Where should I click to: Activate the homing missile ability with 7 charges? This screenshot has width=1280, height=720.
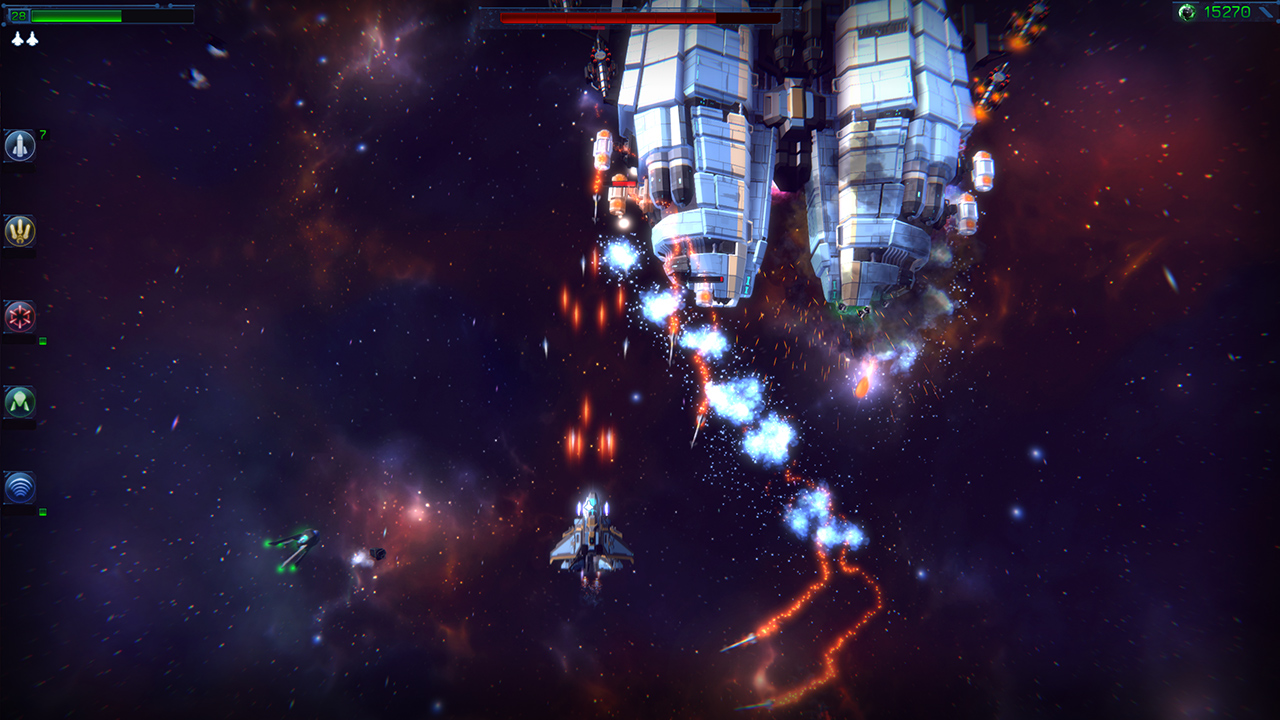click(x=22, y=143)
